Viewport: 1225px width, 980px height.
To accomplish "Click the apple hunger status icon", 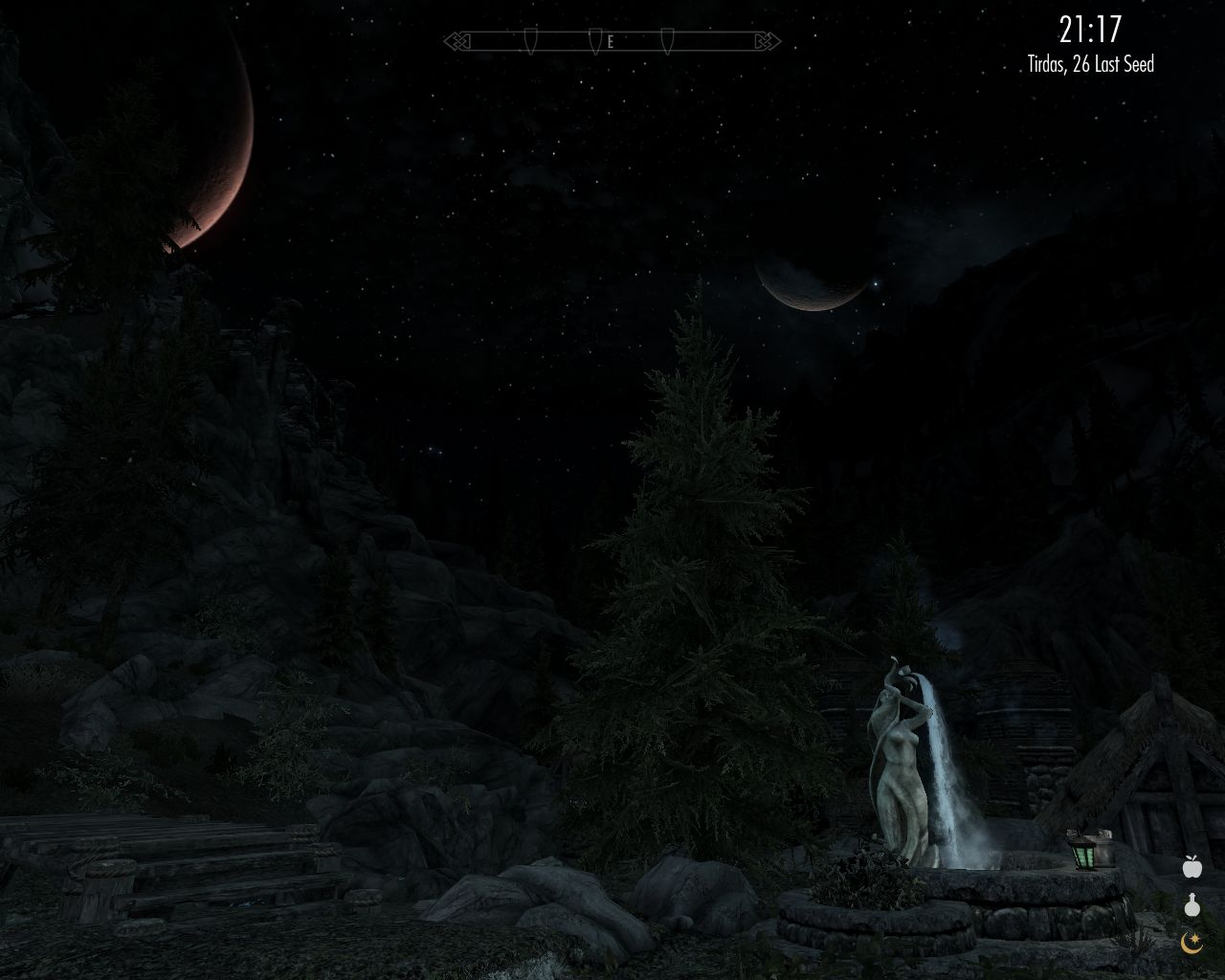I will tap(1192, 867).
